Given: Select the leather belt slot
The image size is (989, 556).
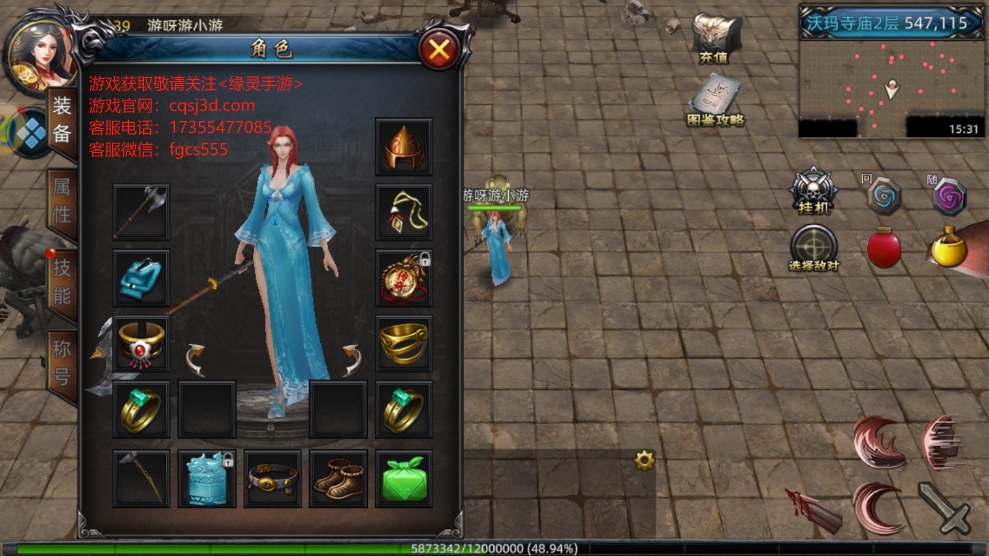Looking at the screenshot, I should pyautogui.click(x=273, y=477).
